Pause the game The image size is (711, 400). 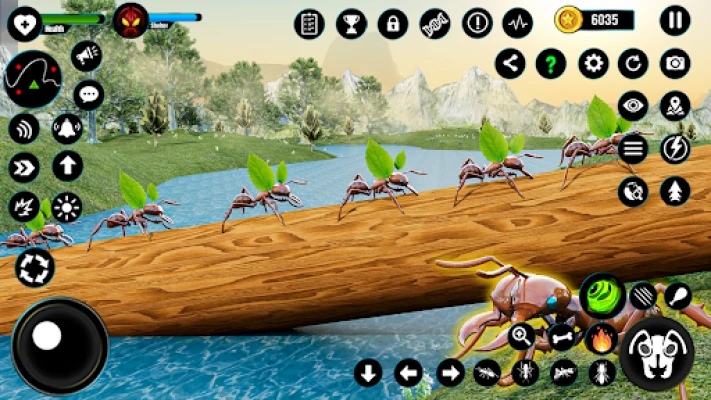tap(675, 20)
